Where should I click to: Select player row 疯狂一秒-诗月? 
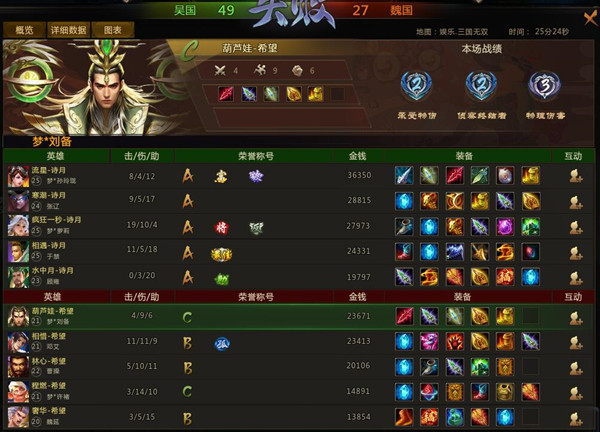60,225
